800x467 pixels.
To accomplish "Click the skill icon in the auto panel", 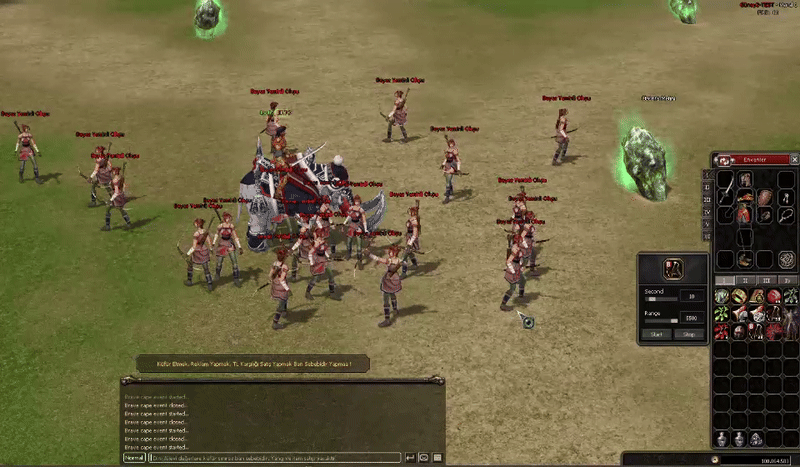I will tap(672, 268).
